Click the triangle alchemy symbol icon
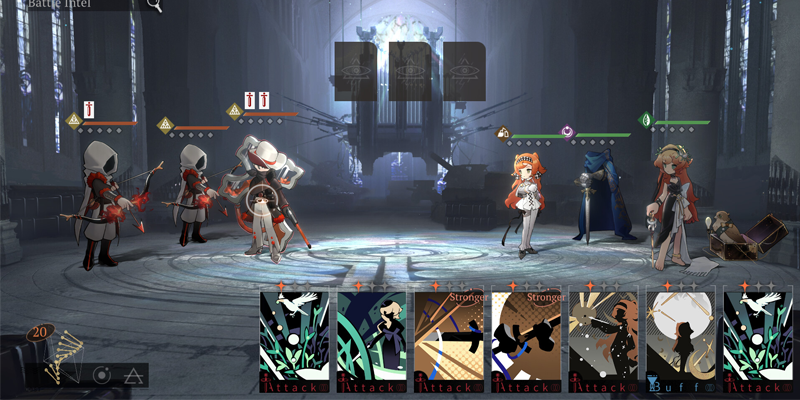The width and height of the screenshot is (800, 400). click(133, 376)
